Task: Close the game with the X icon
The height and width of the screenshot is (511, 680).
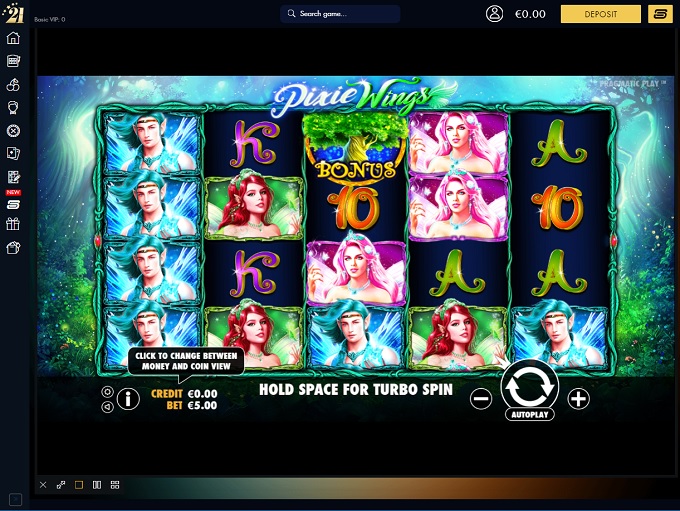Action: point(43,485)
